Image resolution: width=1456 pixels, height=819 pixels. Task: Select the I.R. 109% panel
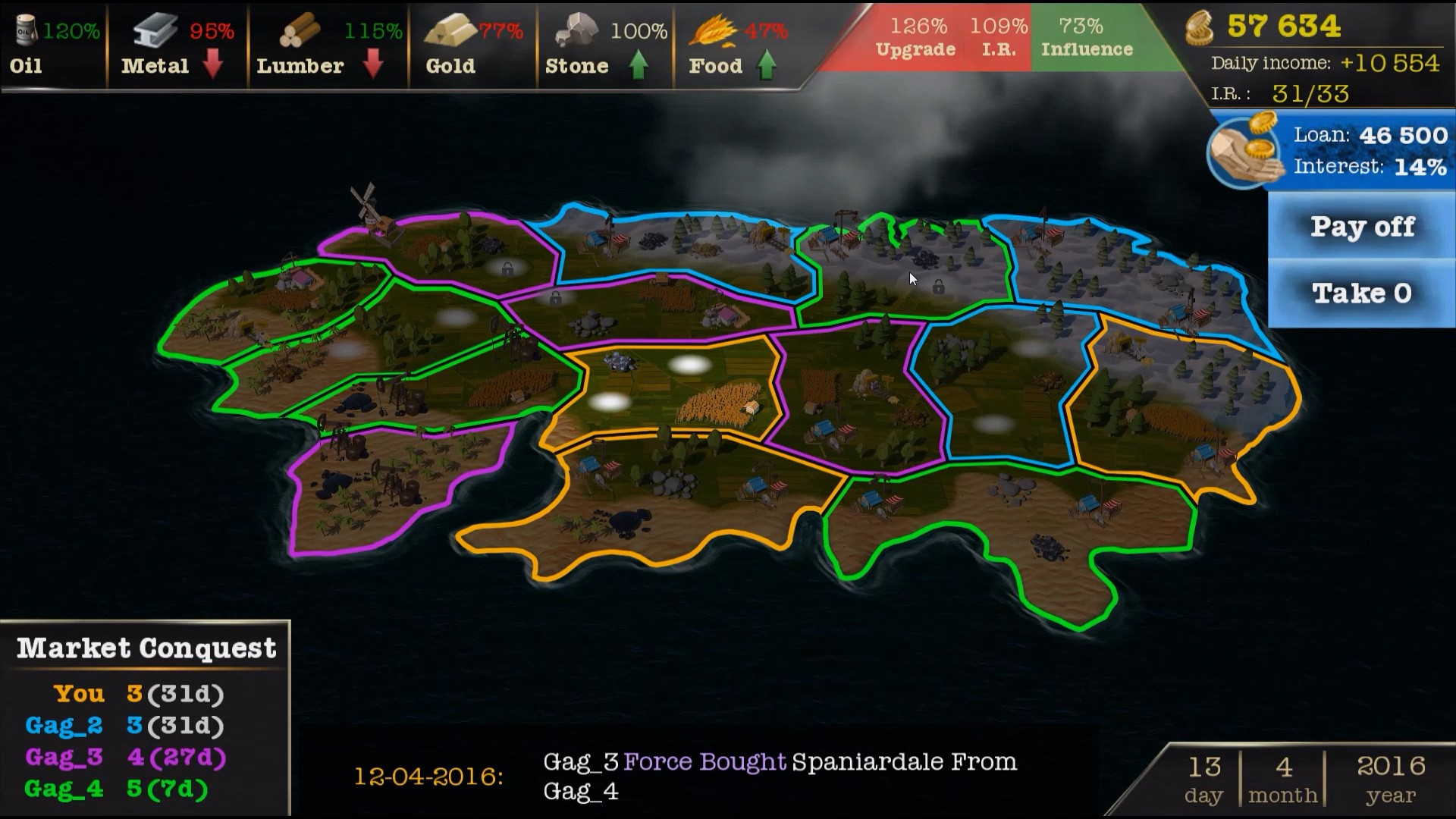[x=999, y=38]
